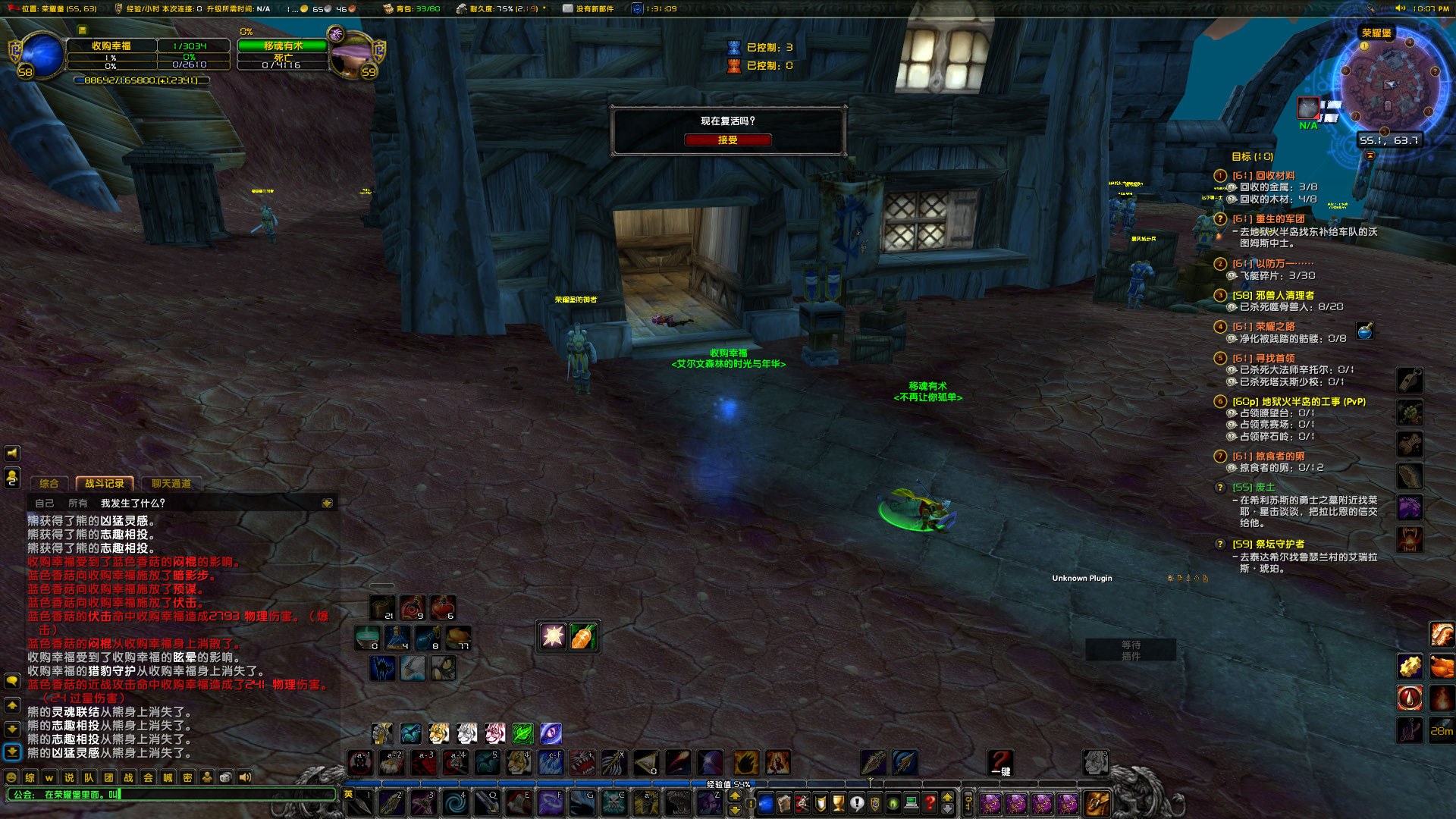Screen dimensions: 1456x819
Task: Click 接受 to accept resurrection
Action: pyautogui.click(x=727, y=140)
